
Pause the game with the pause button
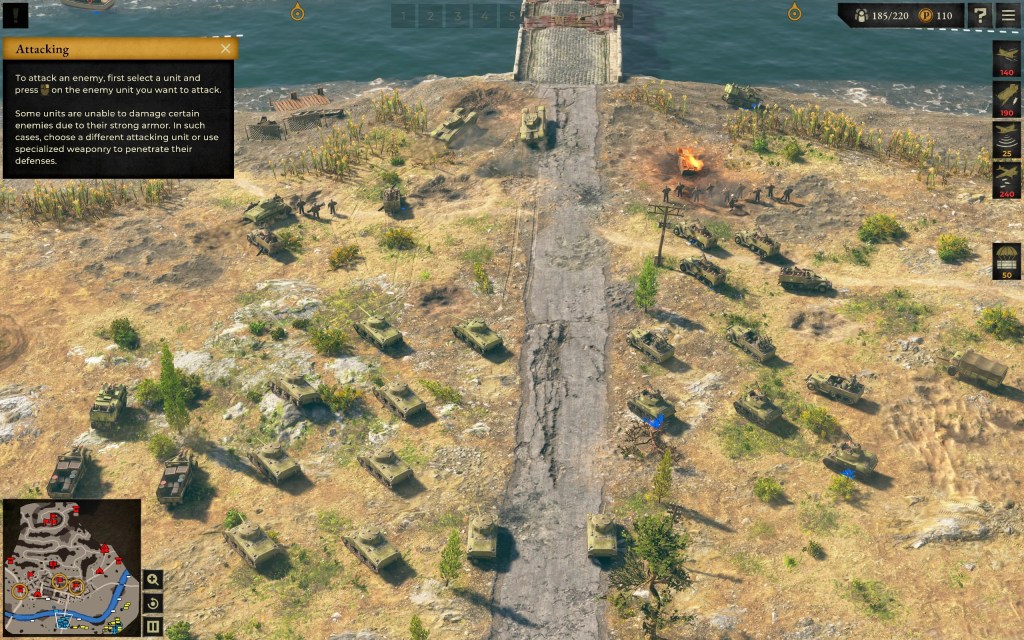click(152, 627)
